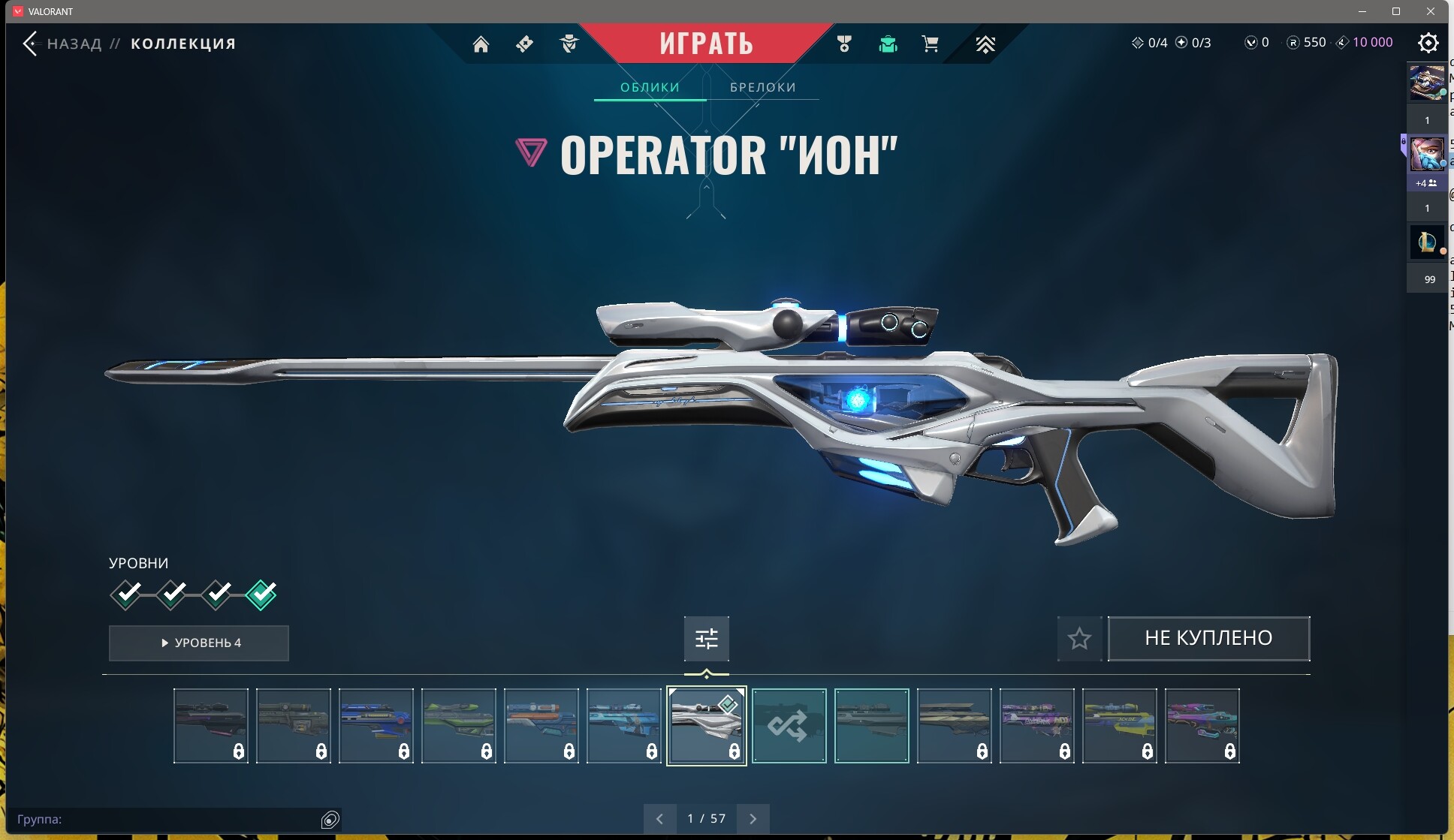Screen dimensions: 1454x840
Task: Go back with the НАЗАД arrow
Action: [30, 44]
